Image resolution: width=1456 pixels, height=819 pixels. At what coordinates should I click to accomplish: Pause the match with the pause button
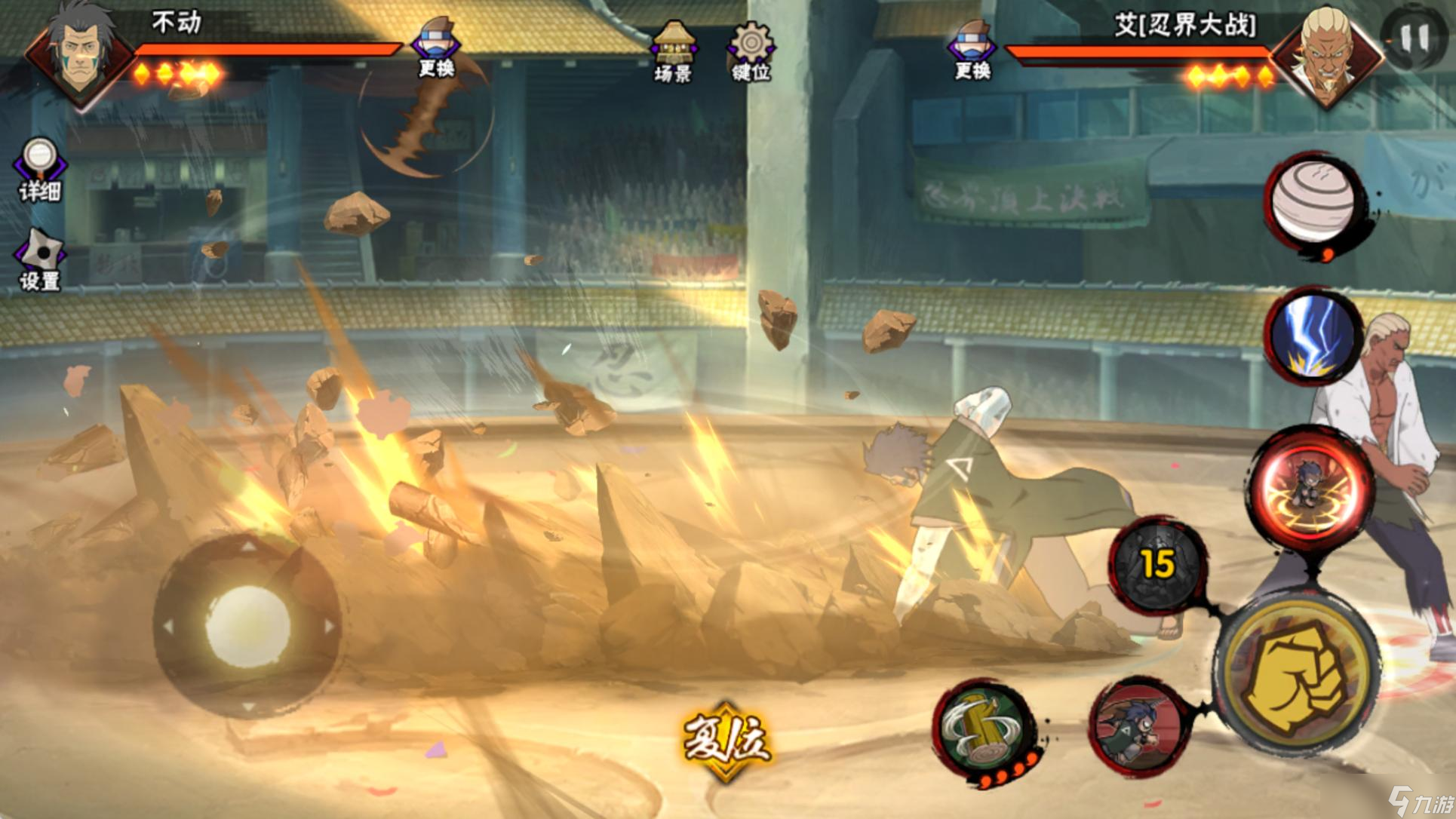tap(1413, 38)
